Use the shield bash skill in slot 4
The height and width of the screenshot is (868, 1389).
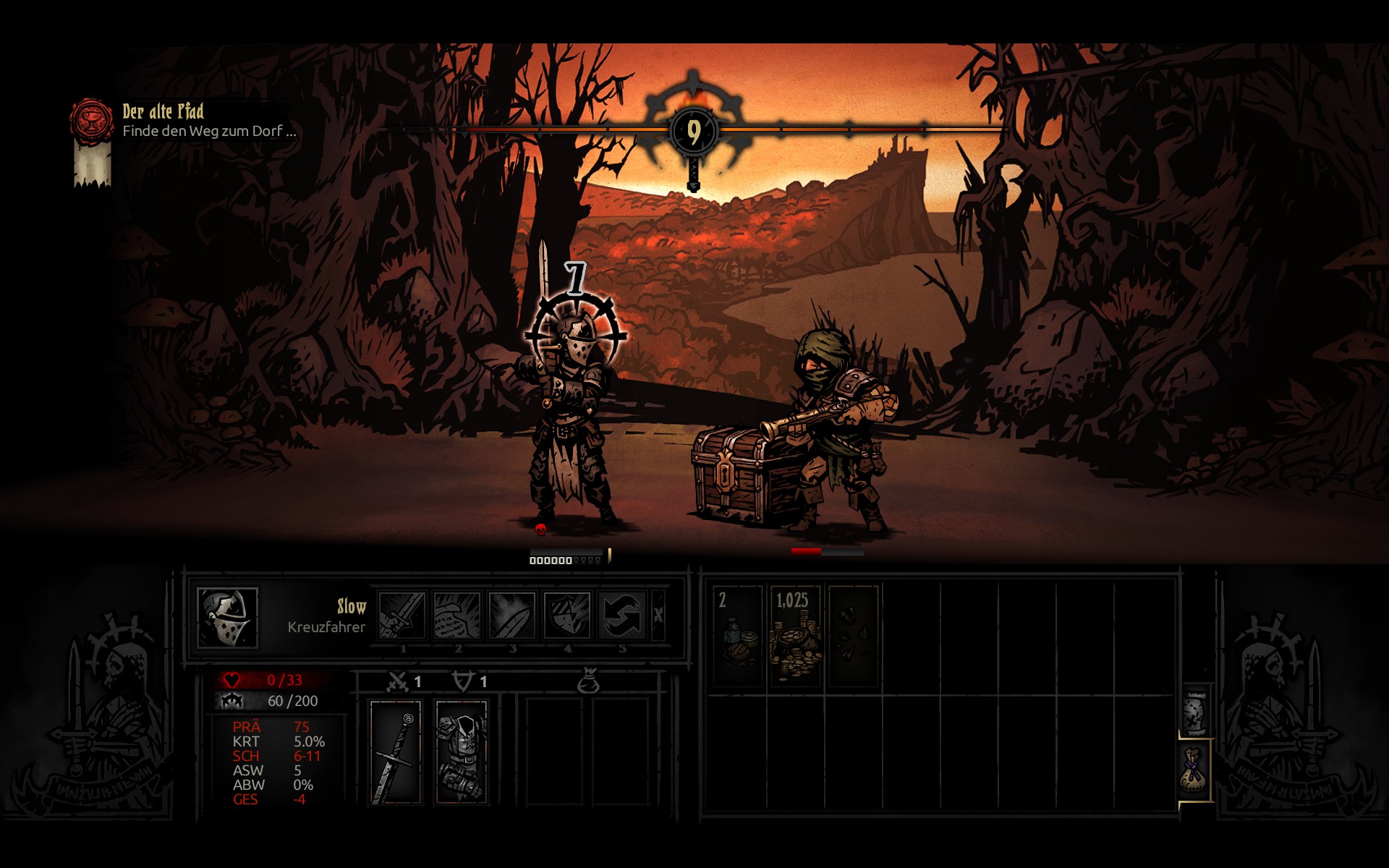click(566, 615)
